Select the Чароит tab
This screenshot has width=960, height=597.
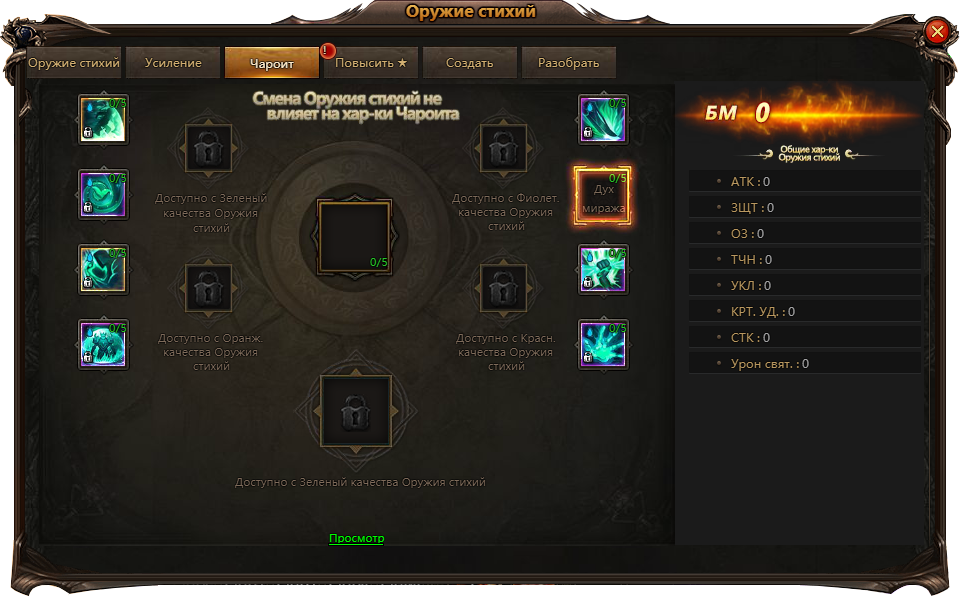click(x=272, y=63)
